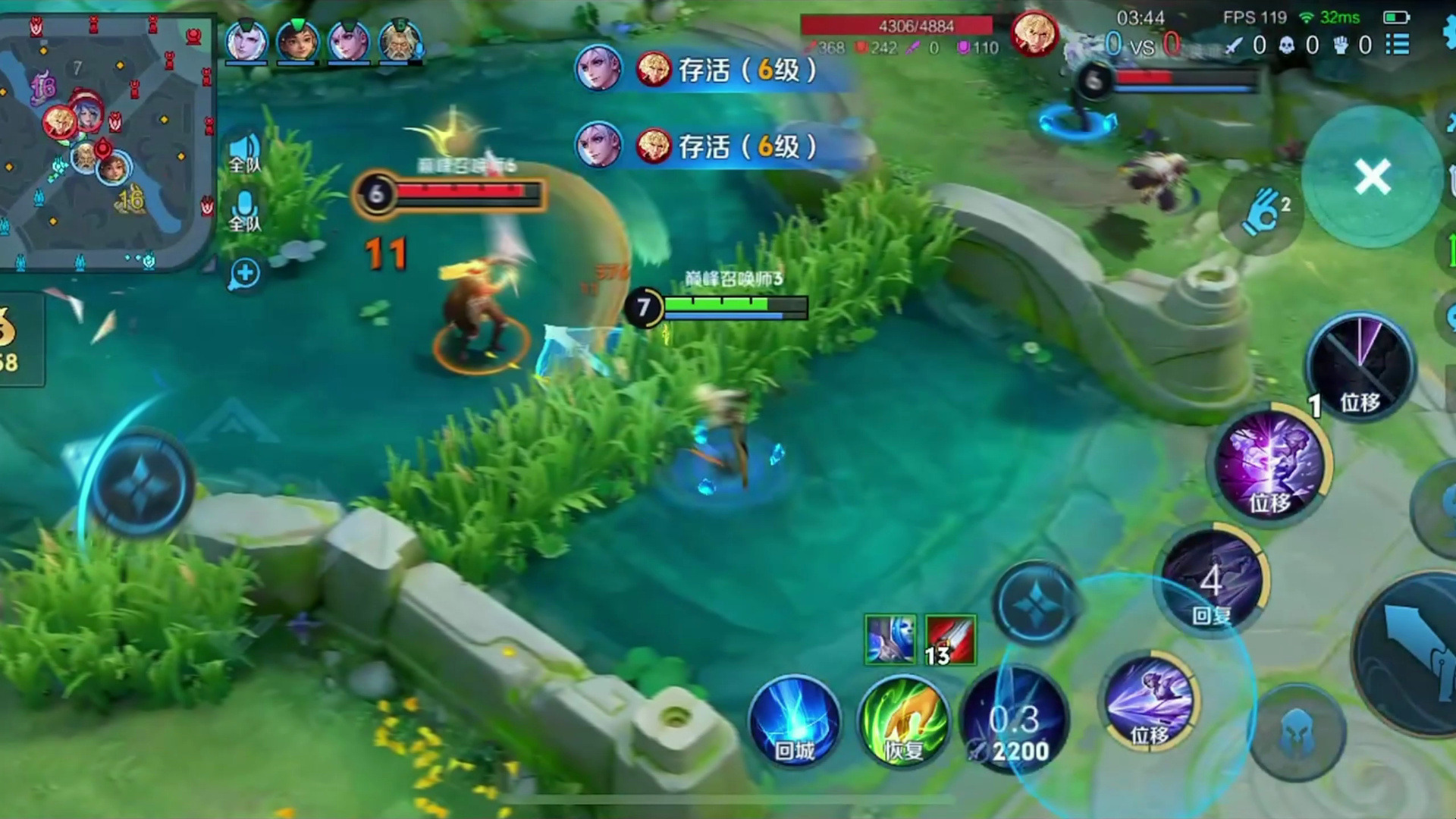
Task: Tap the summoner spell showing 2200
Action: [x=1015, y=721]
